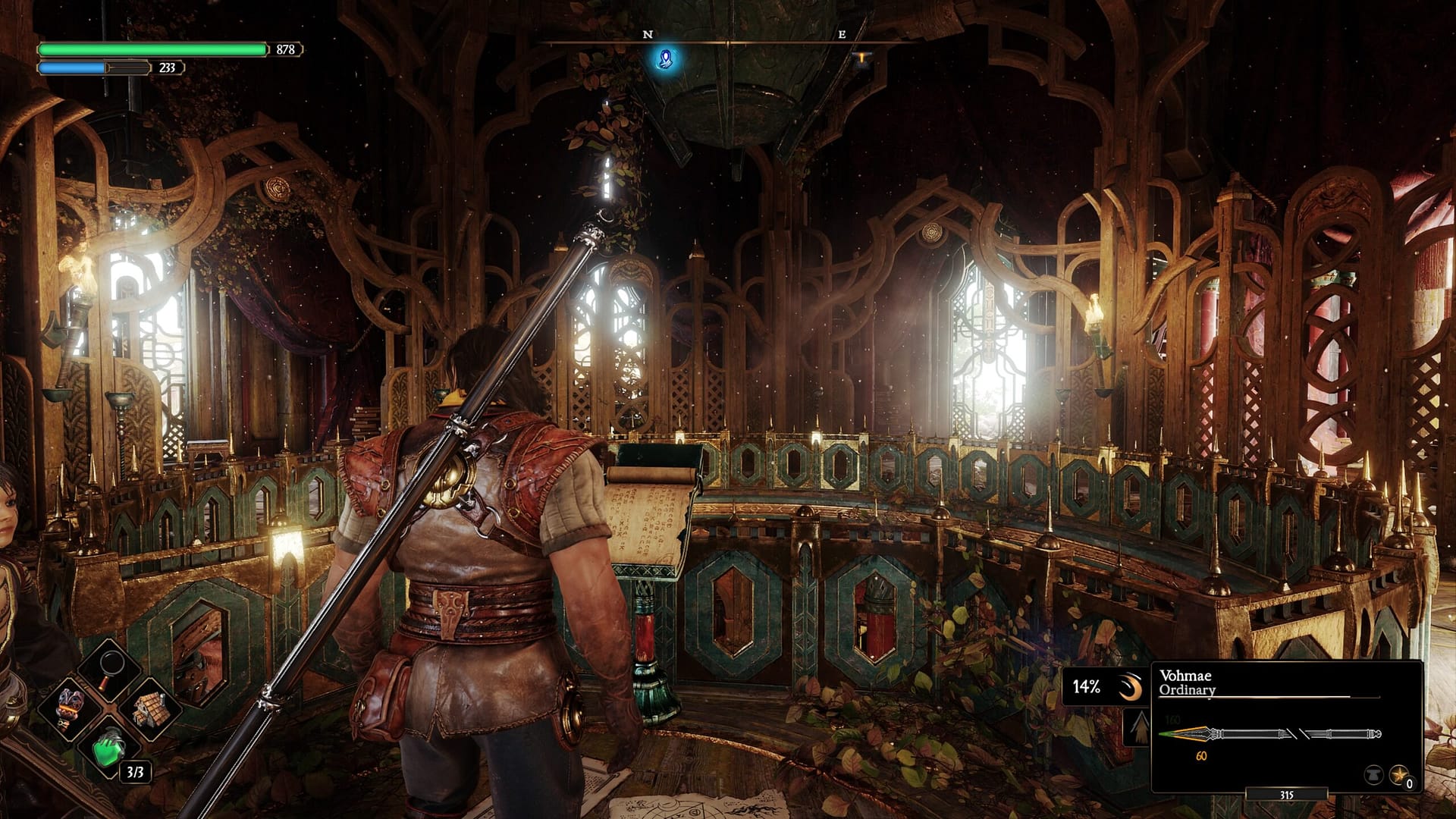Select the anvil icon in weapon panel
The width and height of the screenshot is (1456, 819).
click(1373, 775)
